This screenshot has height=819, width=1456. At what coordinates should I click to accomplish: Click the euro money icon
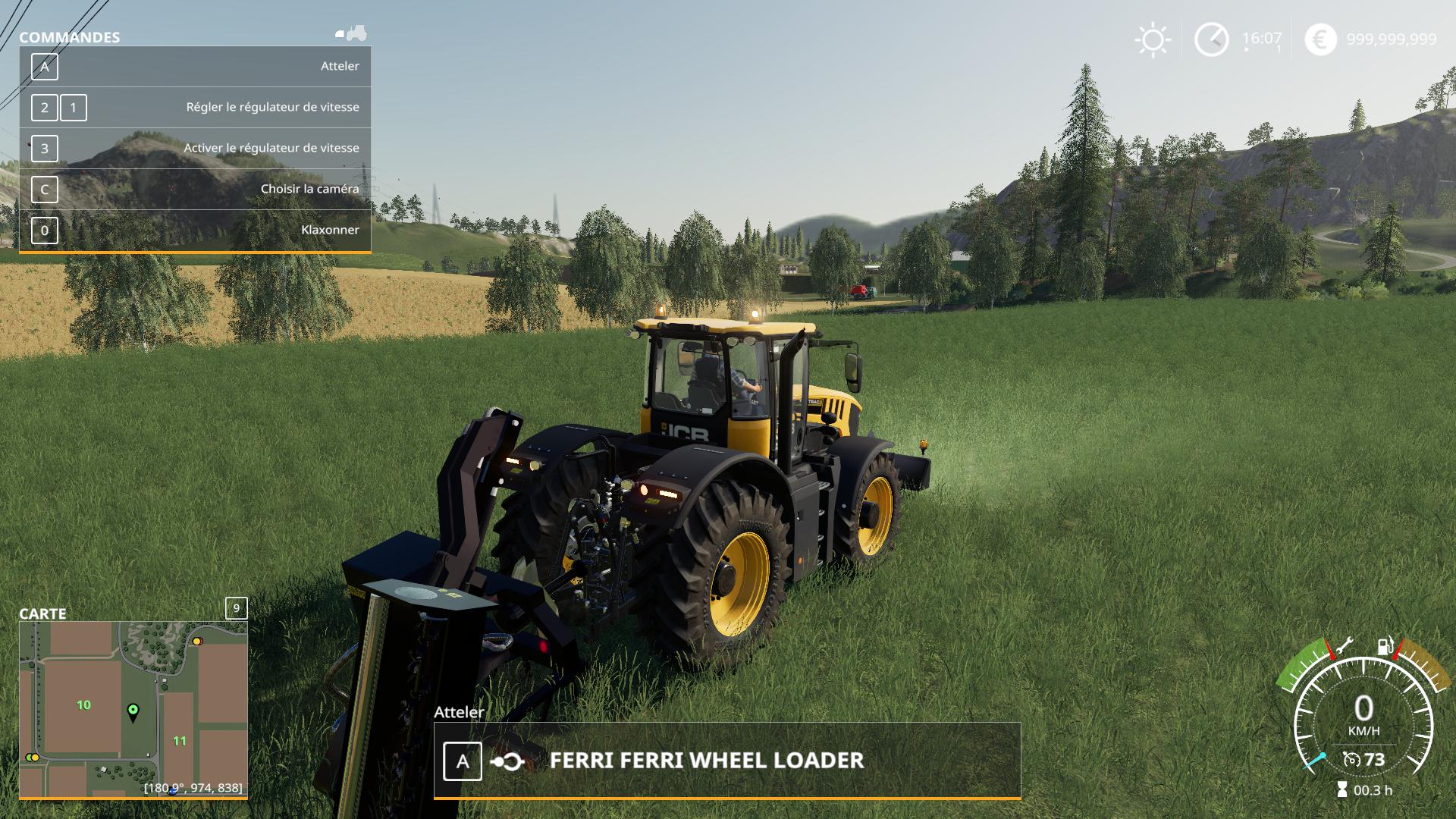[x=1320, y=39]
